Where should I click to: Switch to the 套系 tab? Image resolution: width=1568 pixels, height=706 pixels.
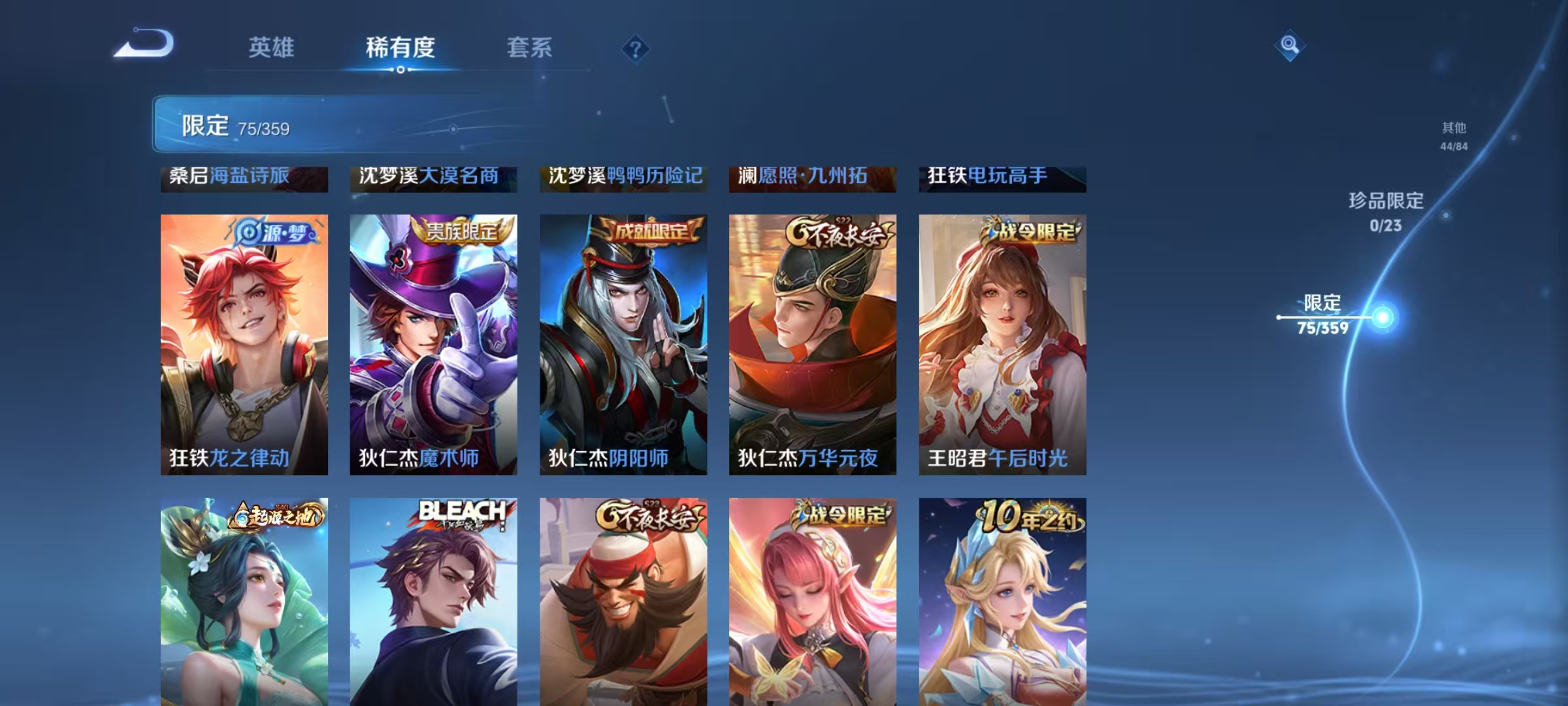pos(531,48)
